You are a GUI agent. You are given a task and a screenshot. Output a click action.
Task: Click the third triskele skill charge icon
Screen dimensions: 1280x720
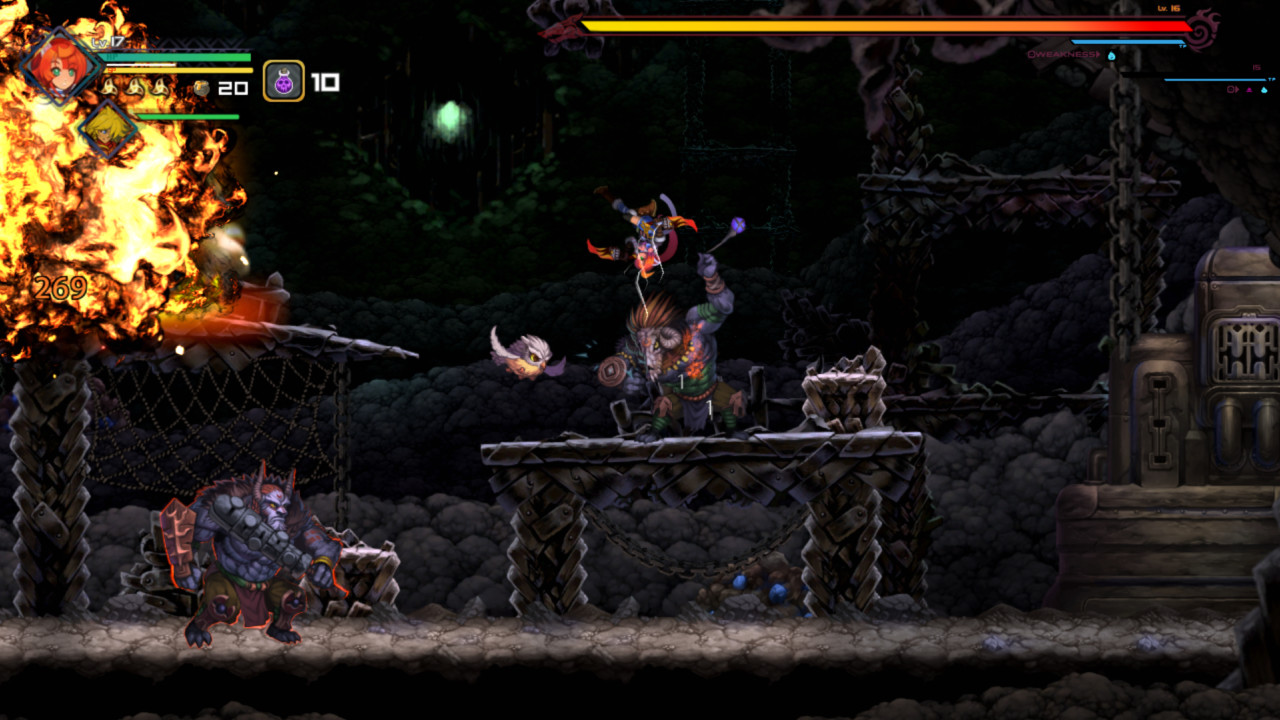coord(160,89)
